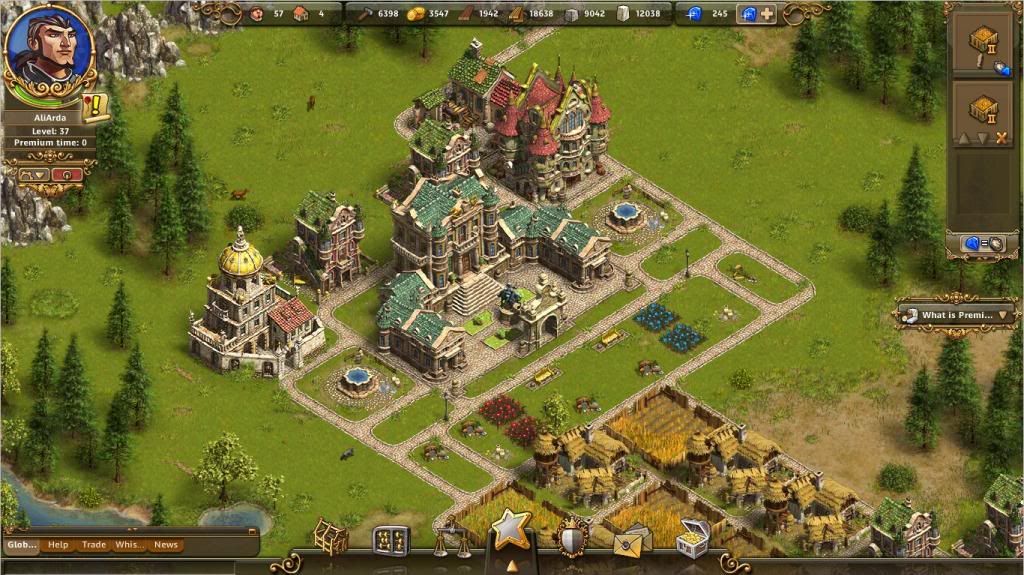1024x575 pixels.
Task: Click the red button under the avatar
Action: coord(68,174)
